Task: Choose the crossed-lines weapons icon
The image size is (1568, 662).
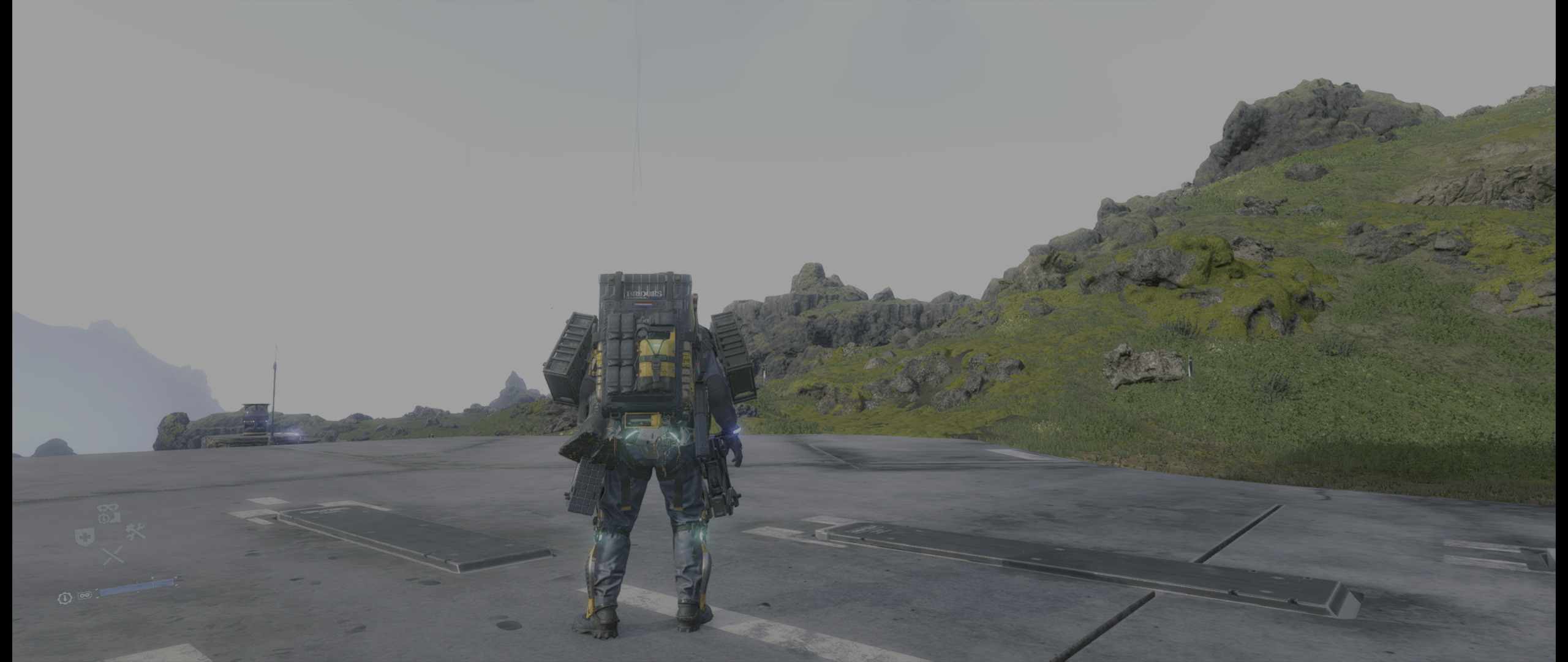Action: pos(112,556)
